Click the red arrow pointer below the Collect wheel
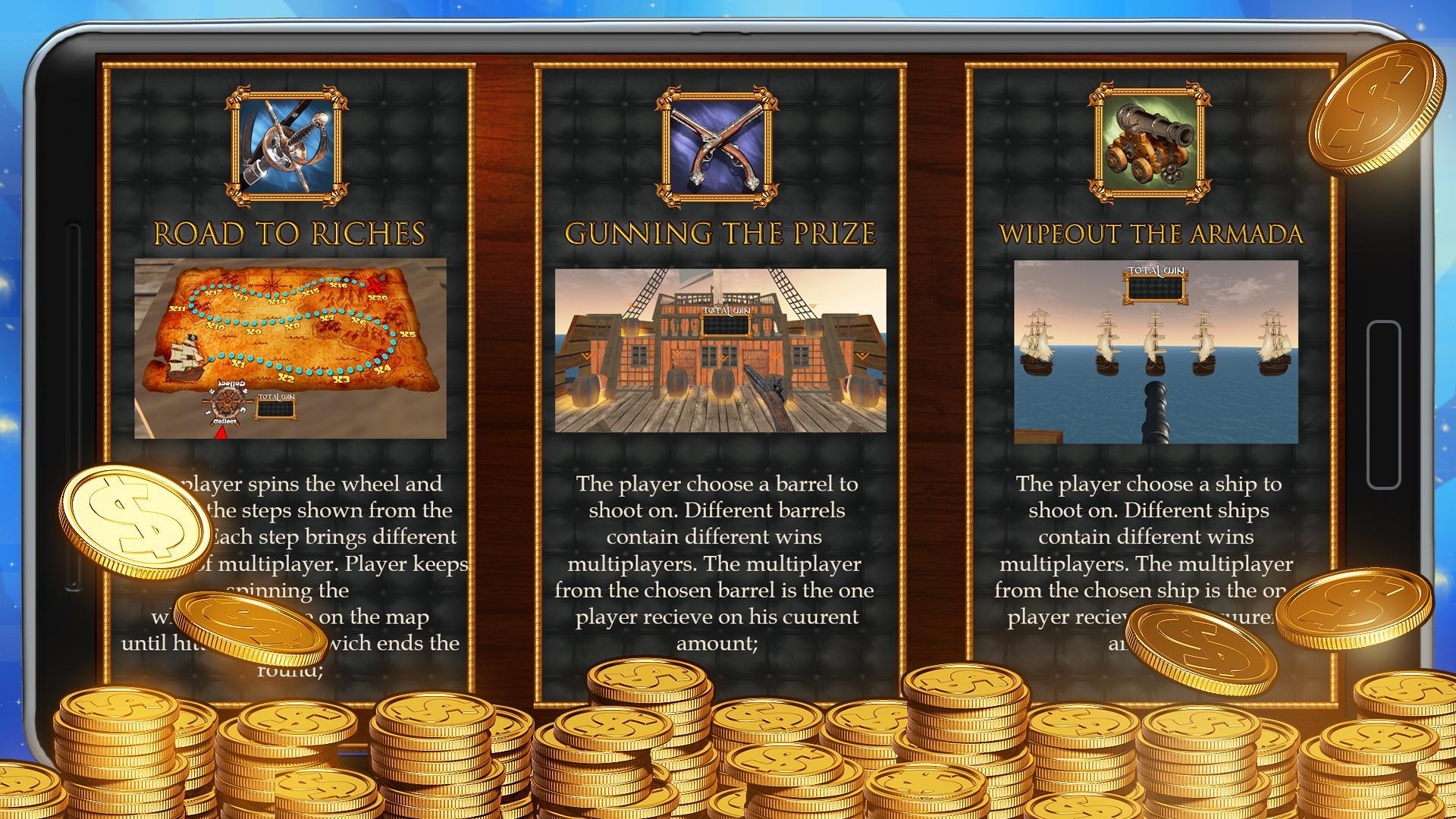 pyautogui.click(x=221, y=434)
